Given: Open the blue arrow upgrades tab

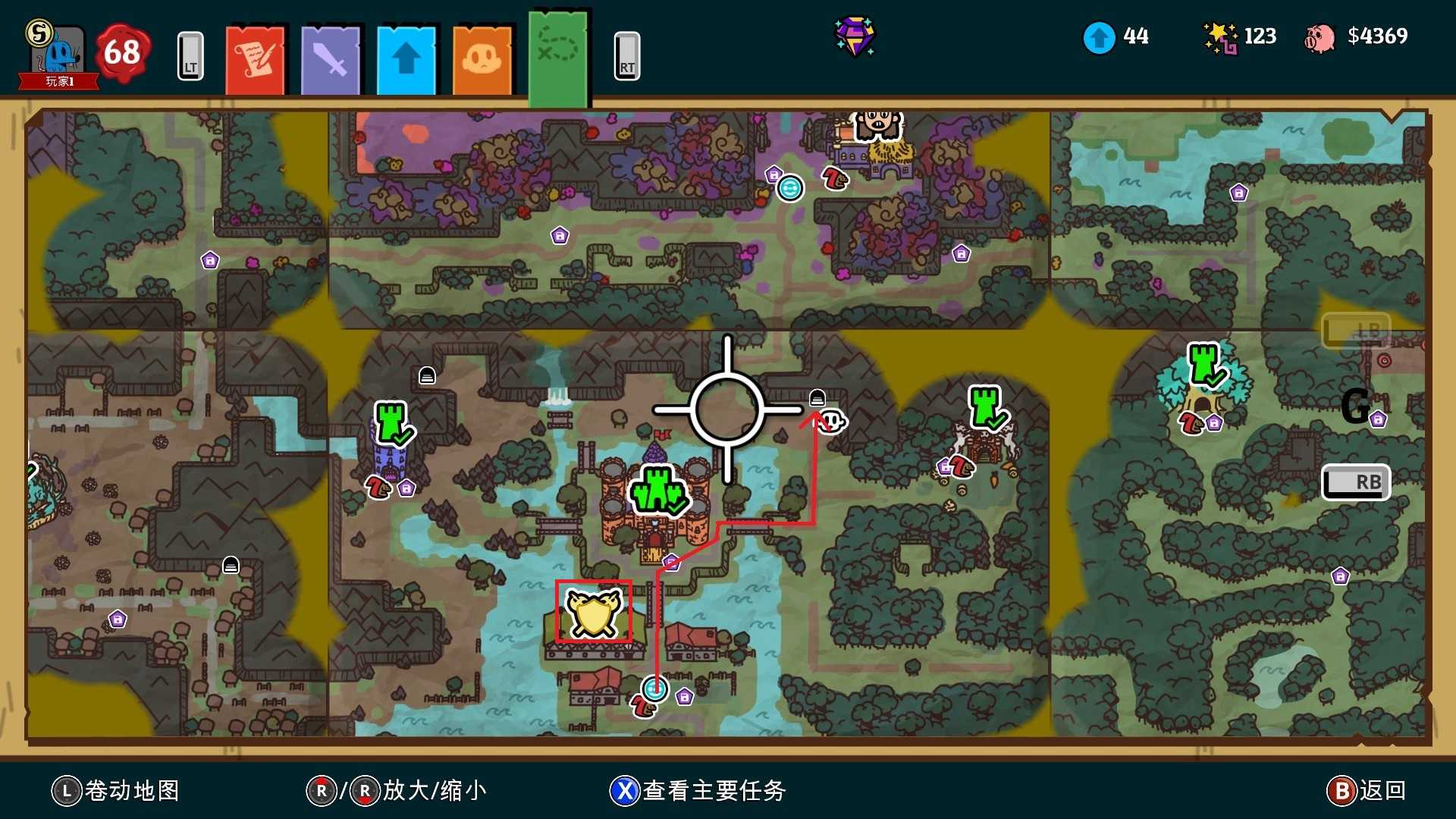Looking at the screenshot, I should point(407,58).
